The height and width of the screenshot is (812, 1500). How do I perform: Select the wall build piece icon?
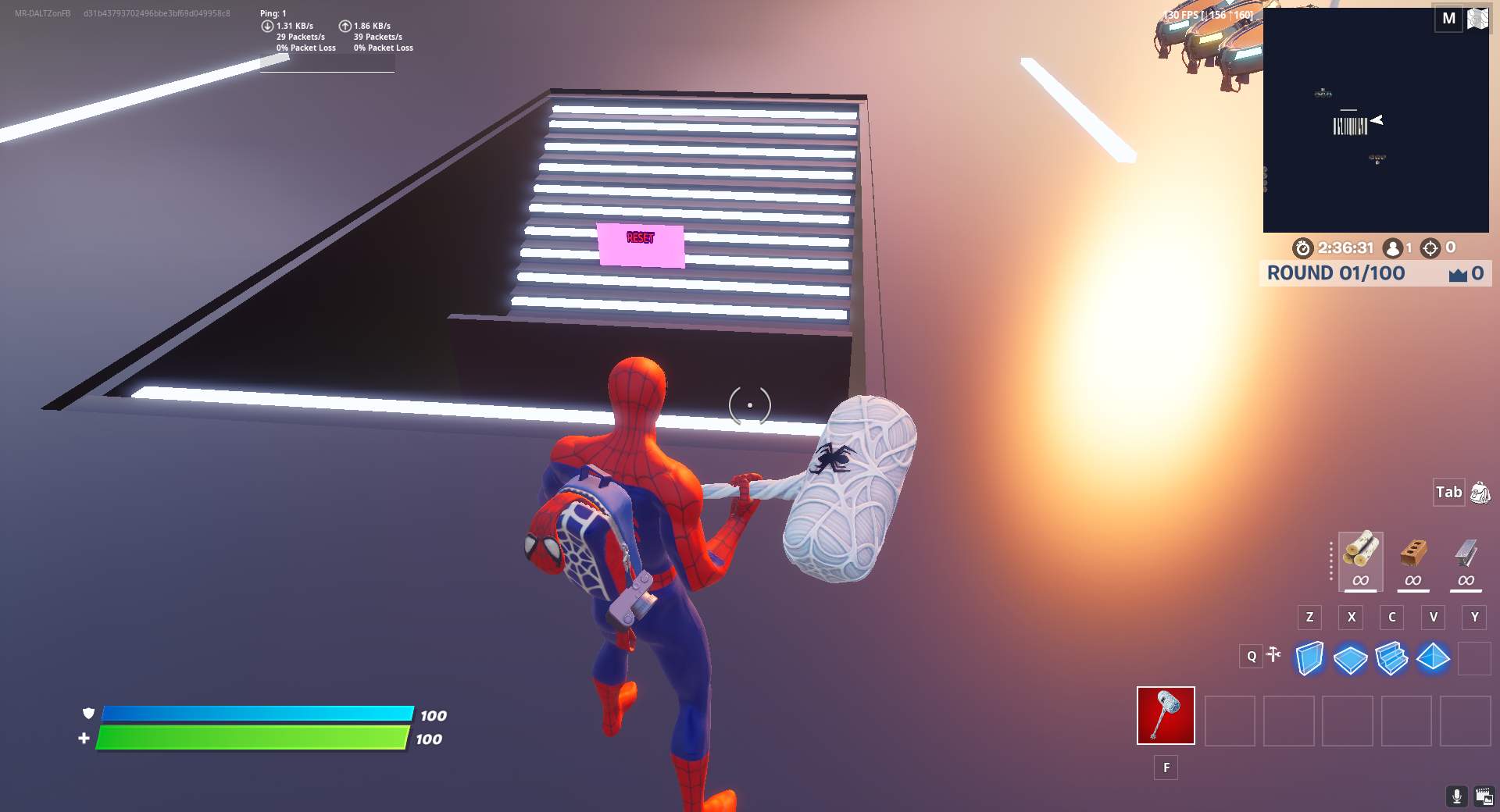point(1309,658)
